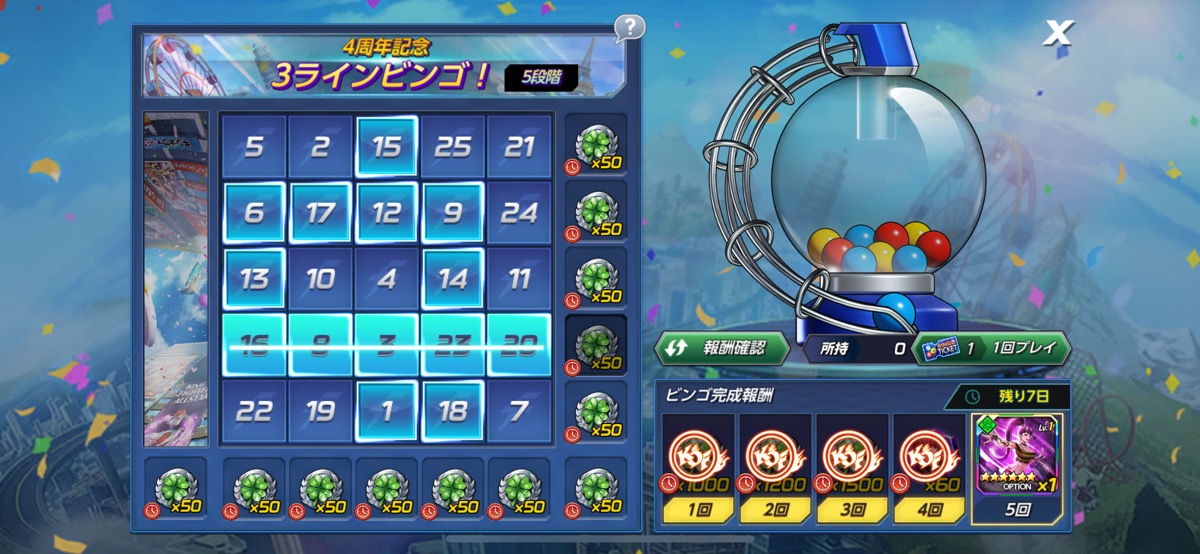
Task: Close the bingo screen with the X
Action: pyautogui.click(x=1057, y=34)
